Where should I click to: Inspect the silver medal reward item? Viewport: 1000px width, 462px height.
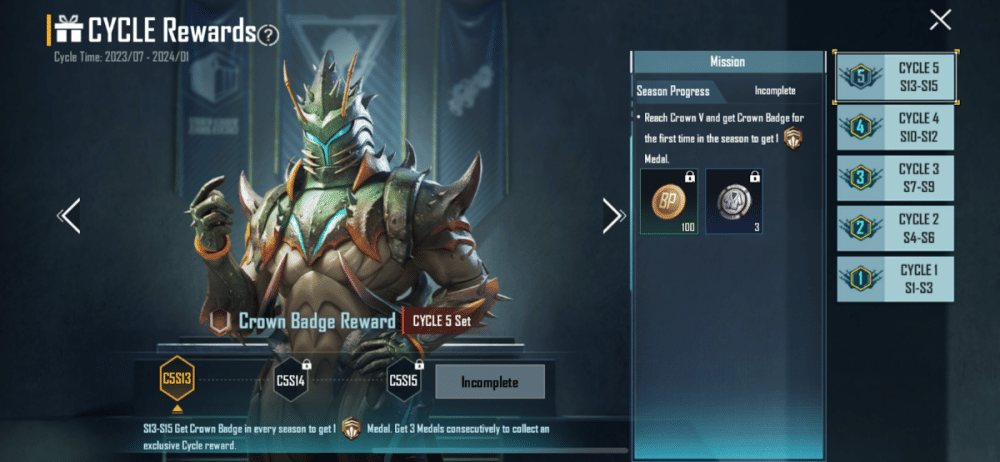(733, 201)
